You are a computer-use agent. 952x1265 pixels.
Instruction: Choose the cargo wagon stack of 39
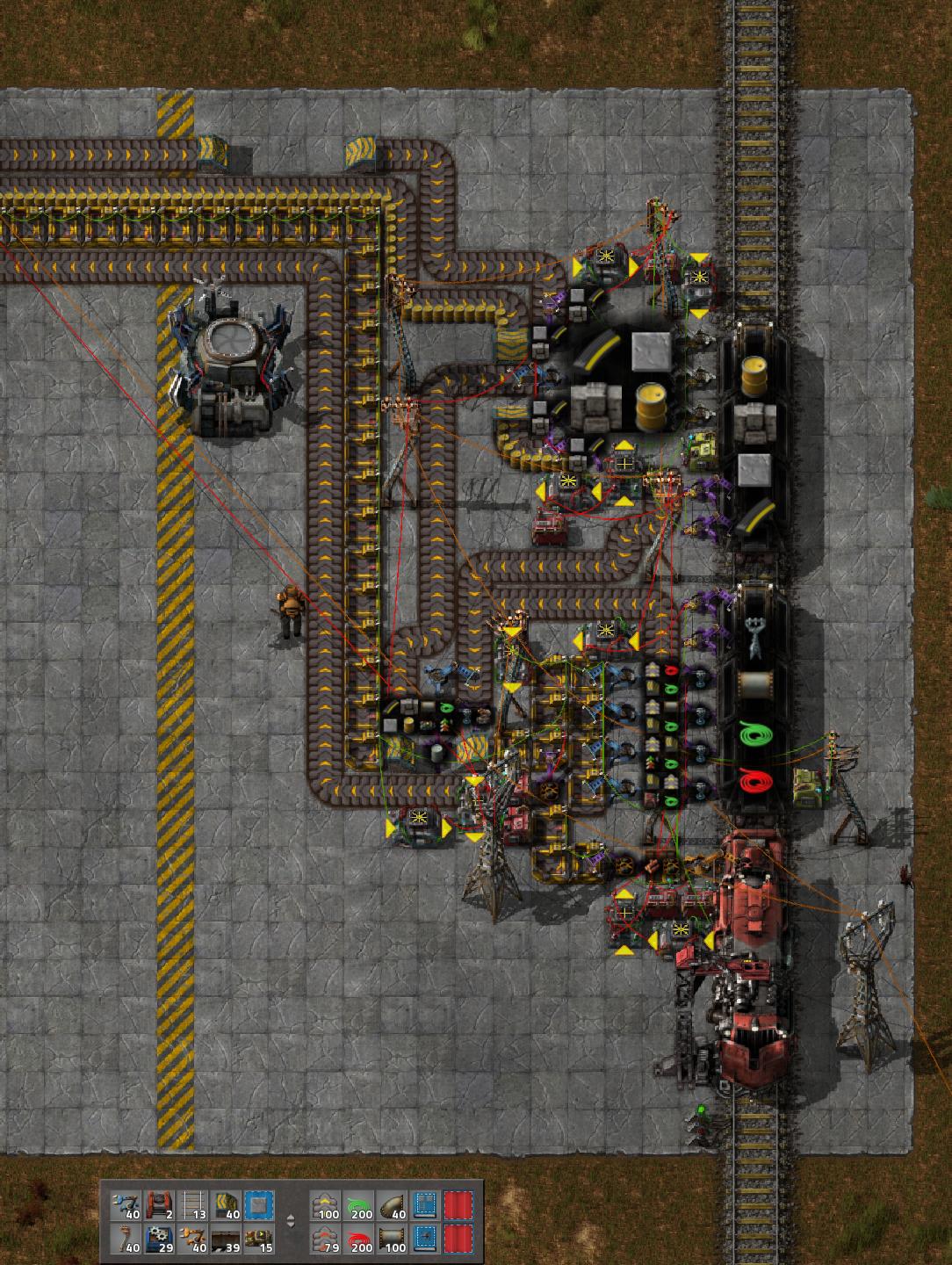[x=226, y=1239]
